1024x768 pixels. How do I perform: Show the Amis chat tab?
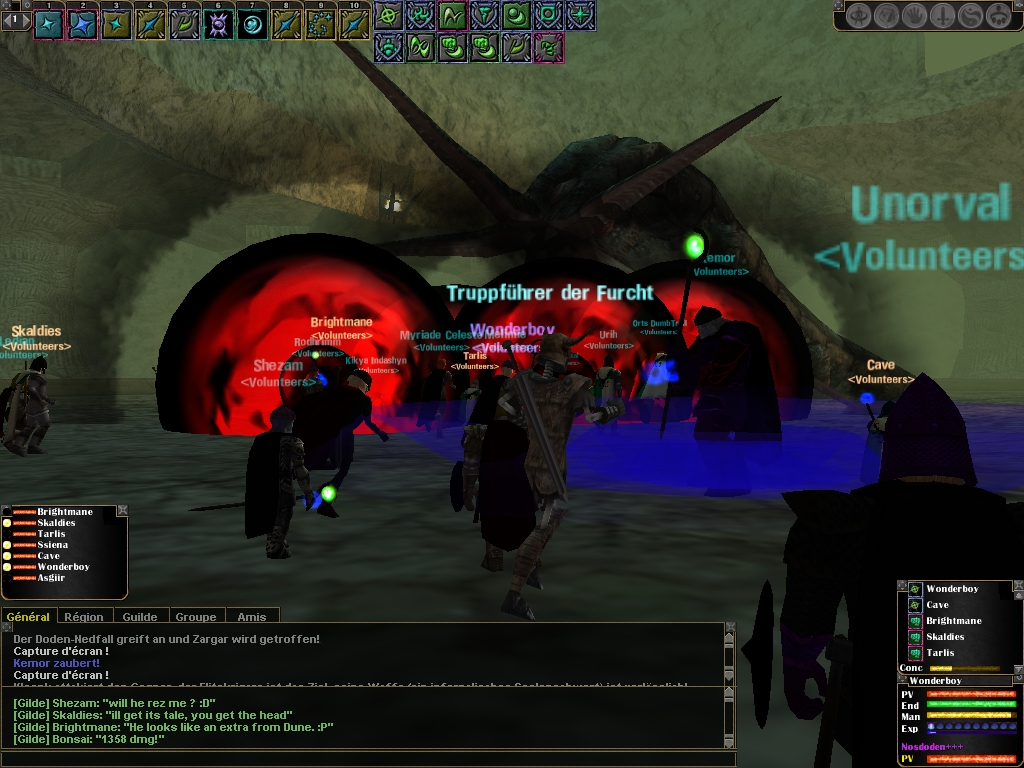tap(251, 617)
